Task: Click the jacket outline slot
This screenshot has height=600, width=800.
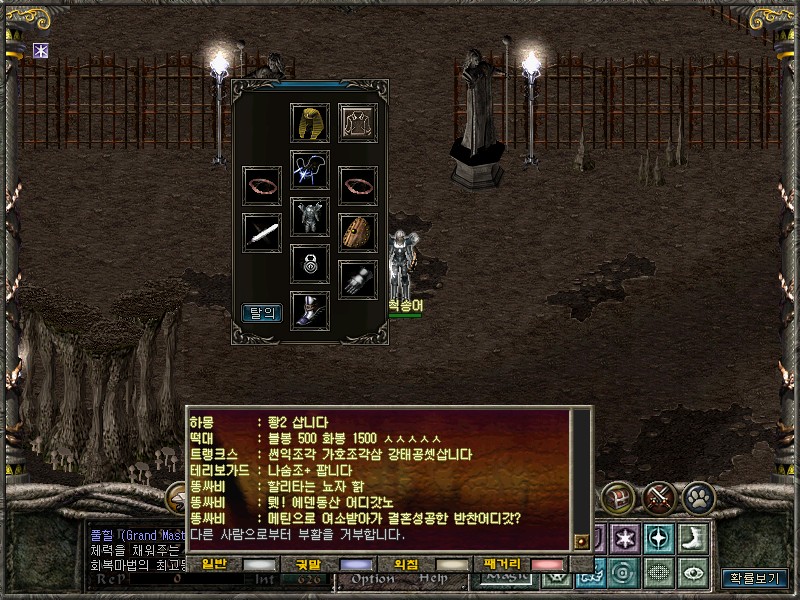Action: 357,122
